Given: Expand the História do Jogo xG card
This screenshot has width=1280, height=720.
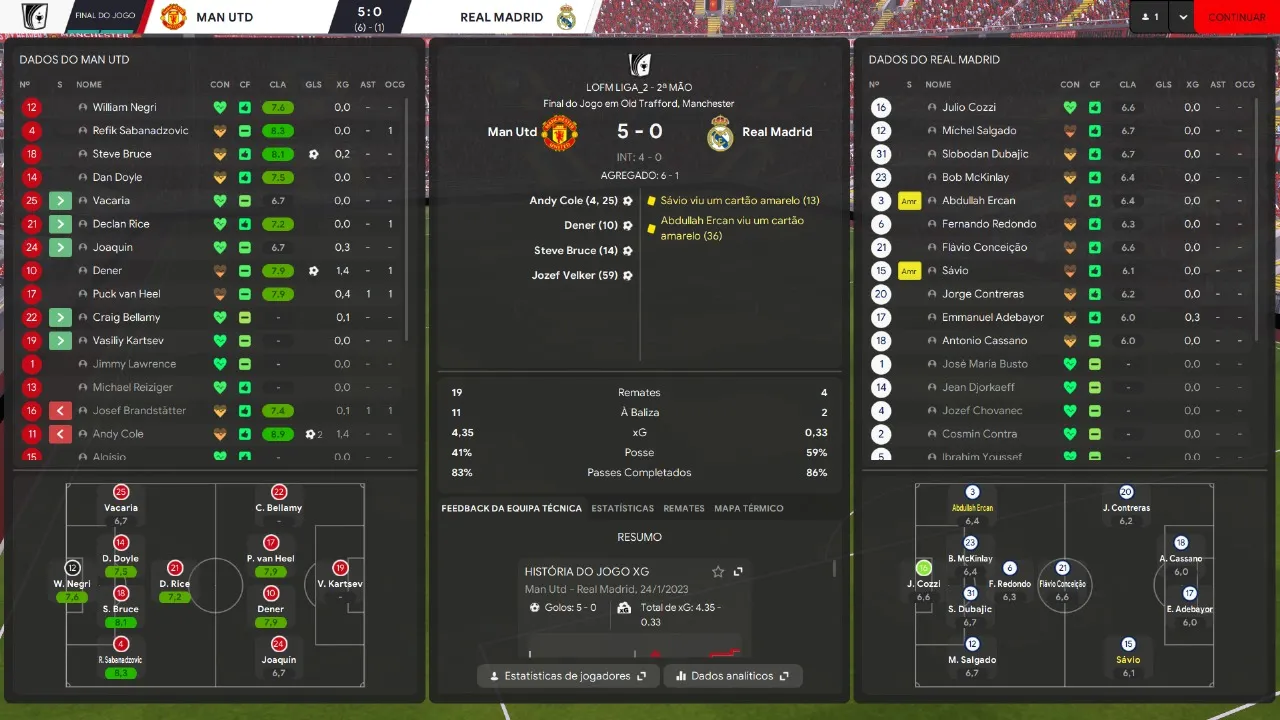Looking at the screenshot, I should click(x=738, y=572).
